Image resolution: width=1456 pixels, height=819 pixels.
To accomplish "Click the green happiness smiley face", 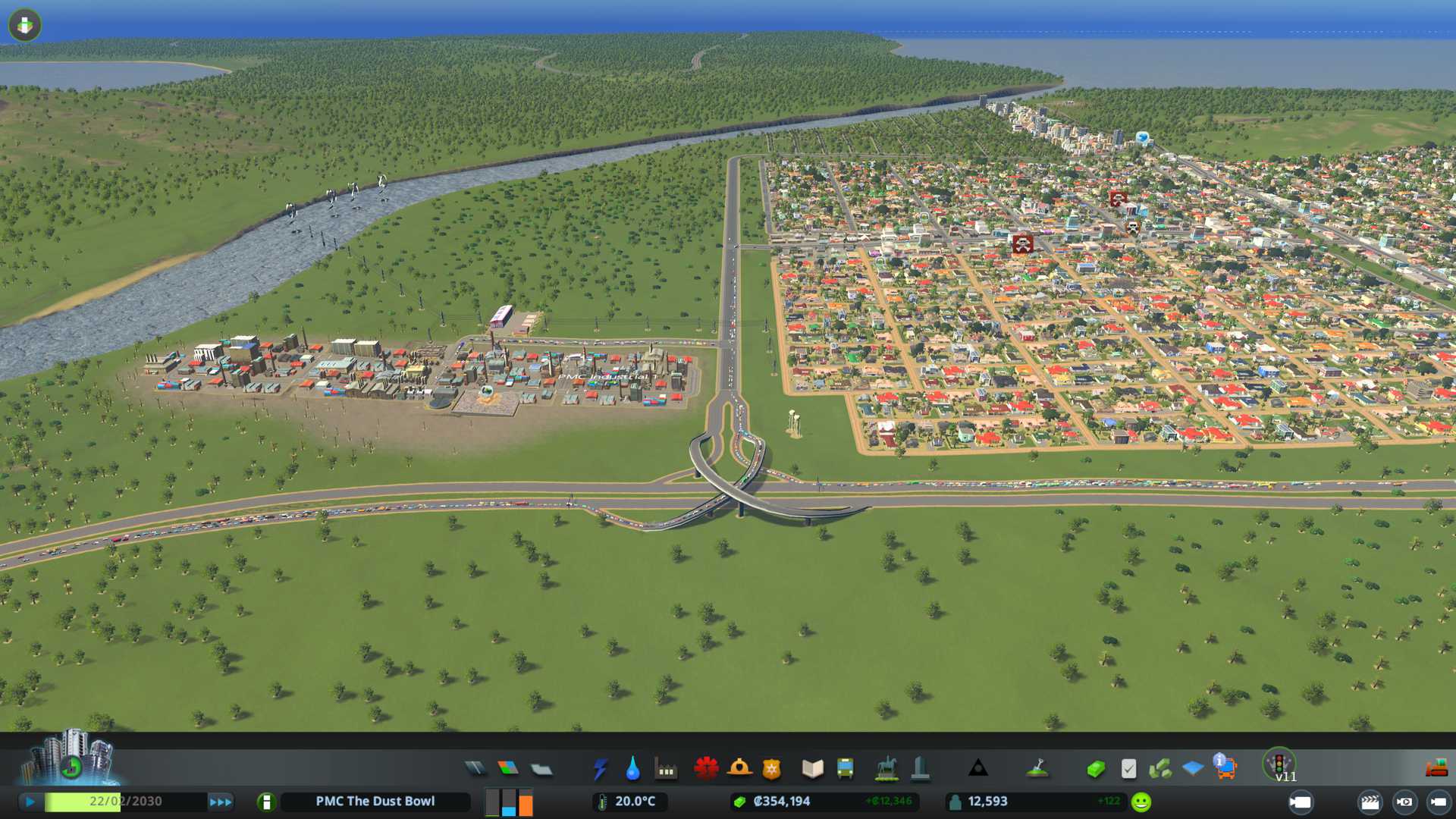I will coord(1141,802).
